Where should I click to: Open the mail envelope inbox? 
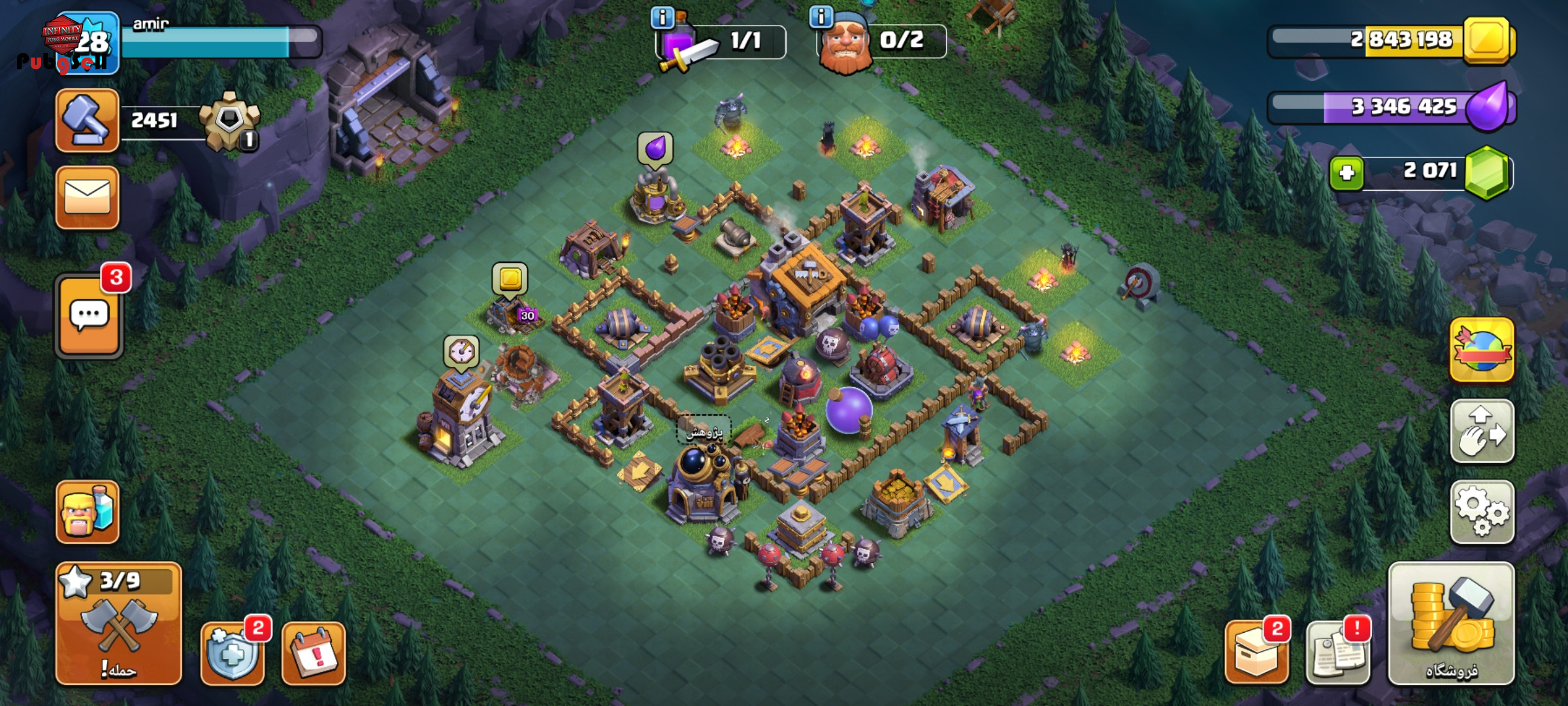[88, 197]
